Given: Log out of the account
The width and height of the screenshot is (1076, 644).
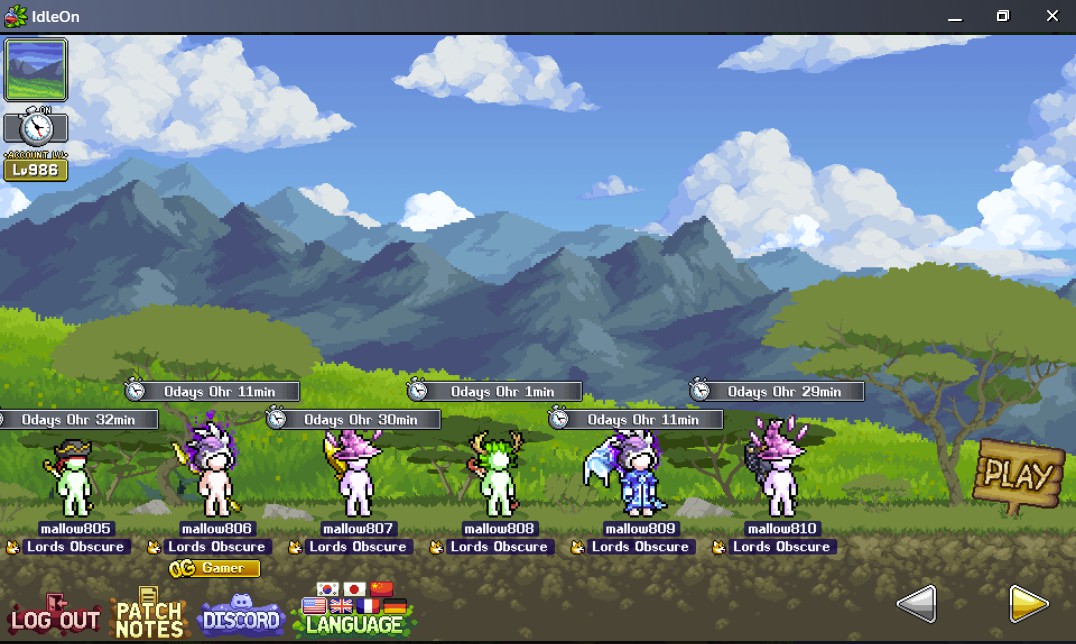Looking at the screenshot, I should pyautogui.click(x=55, y=619).
